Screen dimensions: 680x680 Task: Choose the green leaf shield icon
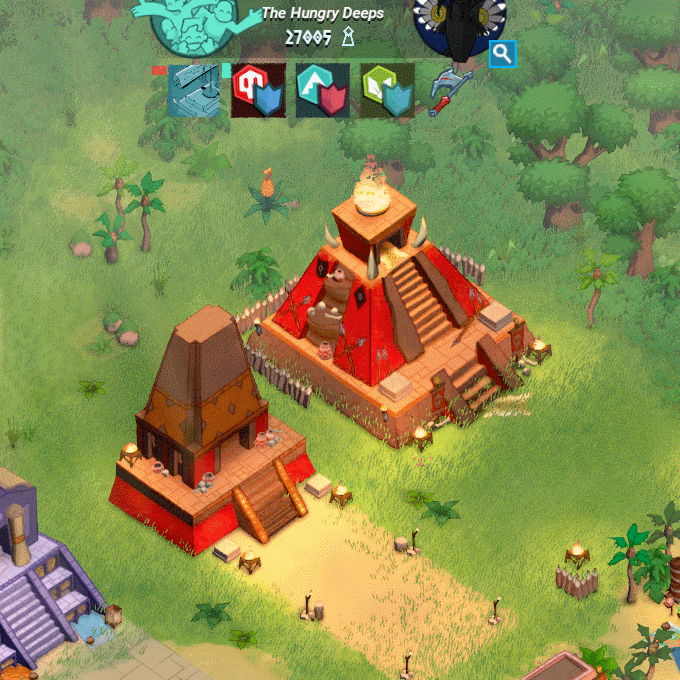(x=387, y=91)
